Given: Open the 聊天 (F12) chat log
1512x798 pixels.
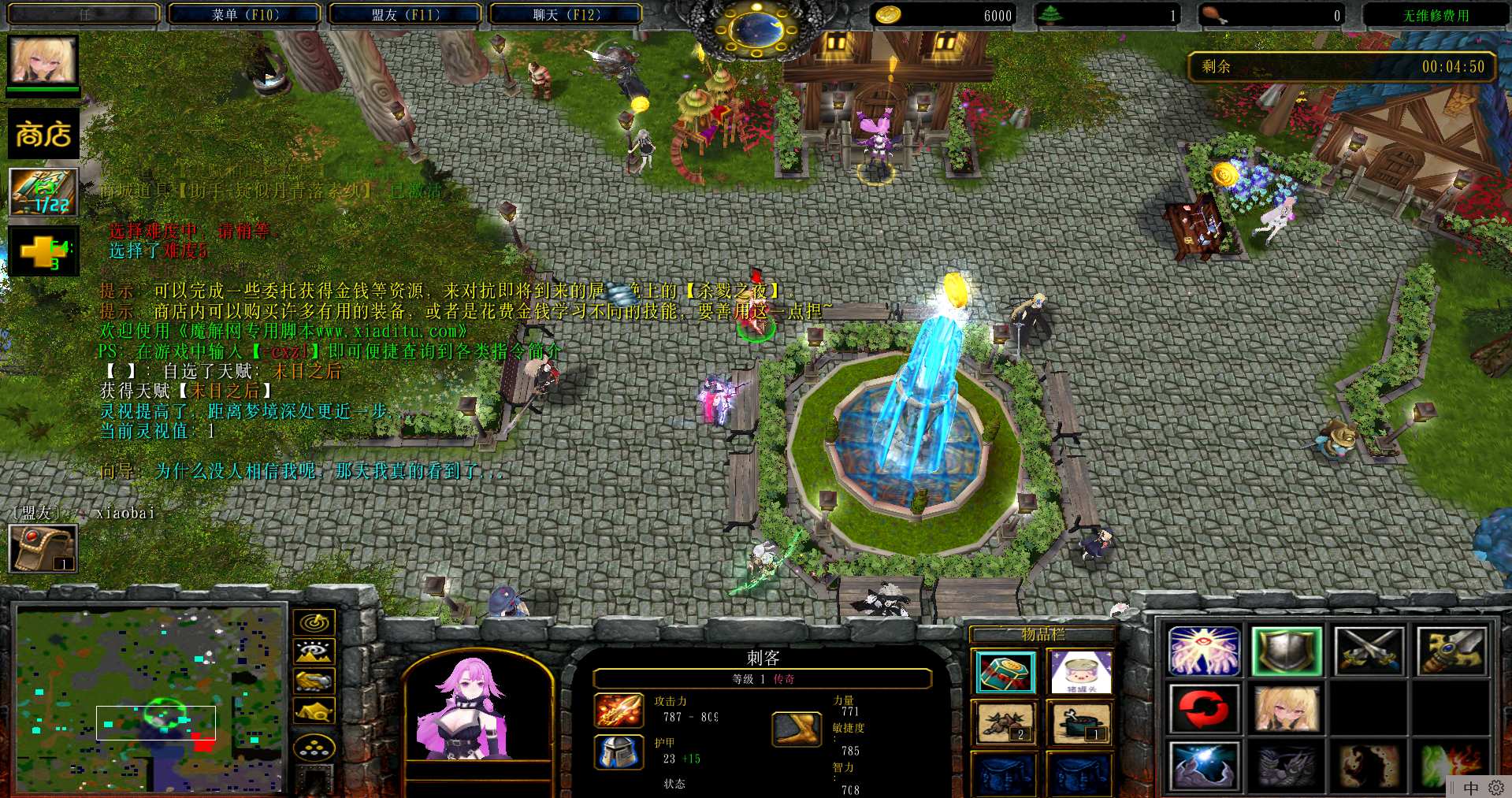Looking at the screenshot, I should [x=566, y=15].
